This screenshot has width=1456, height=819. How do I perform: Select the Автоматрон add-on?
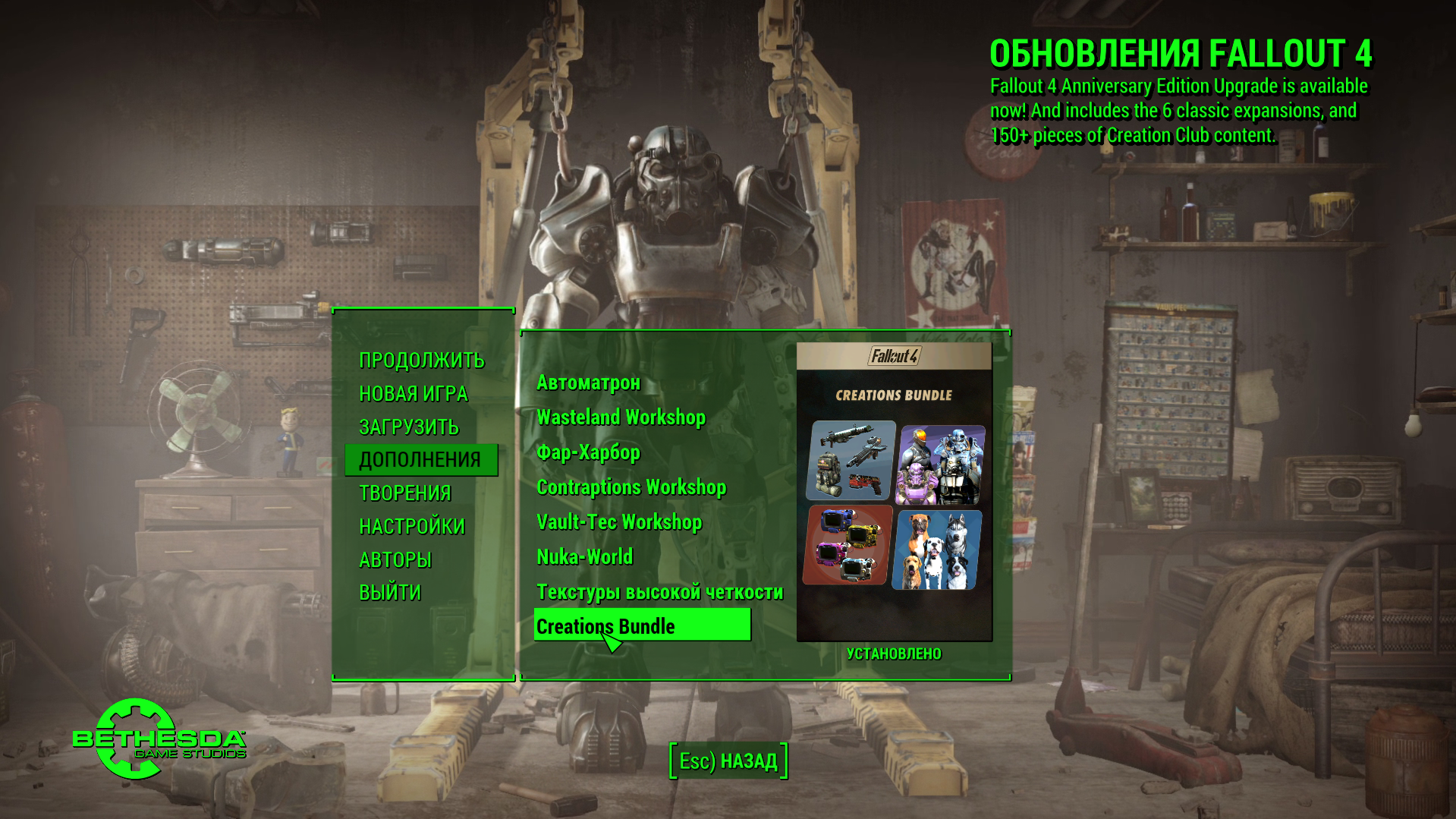coord(588,383)
